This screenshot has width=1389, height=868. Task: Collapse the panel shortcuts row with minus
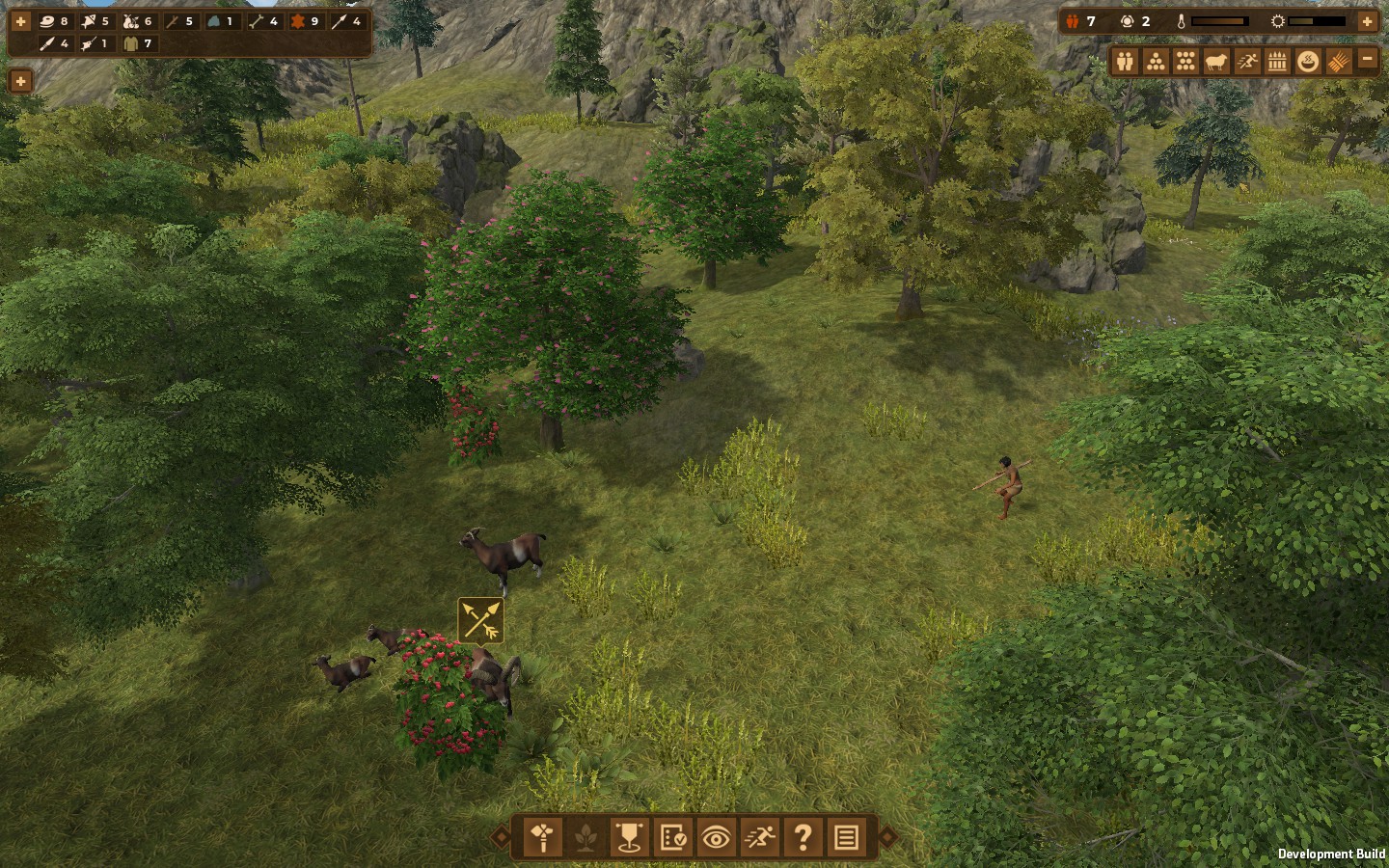tap(1367, 60)
